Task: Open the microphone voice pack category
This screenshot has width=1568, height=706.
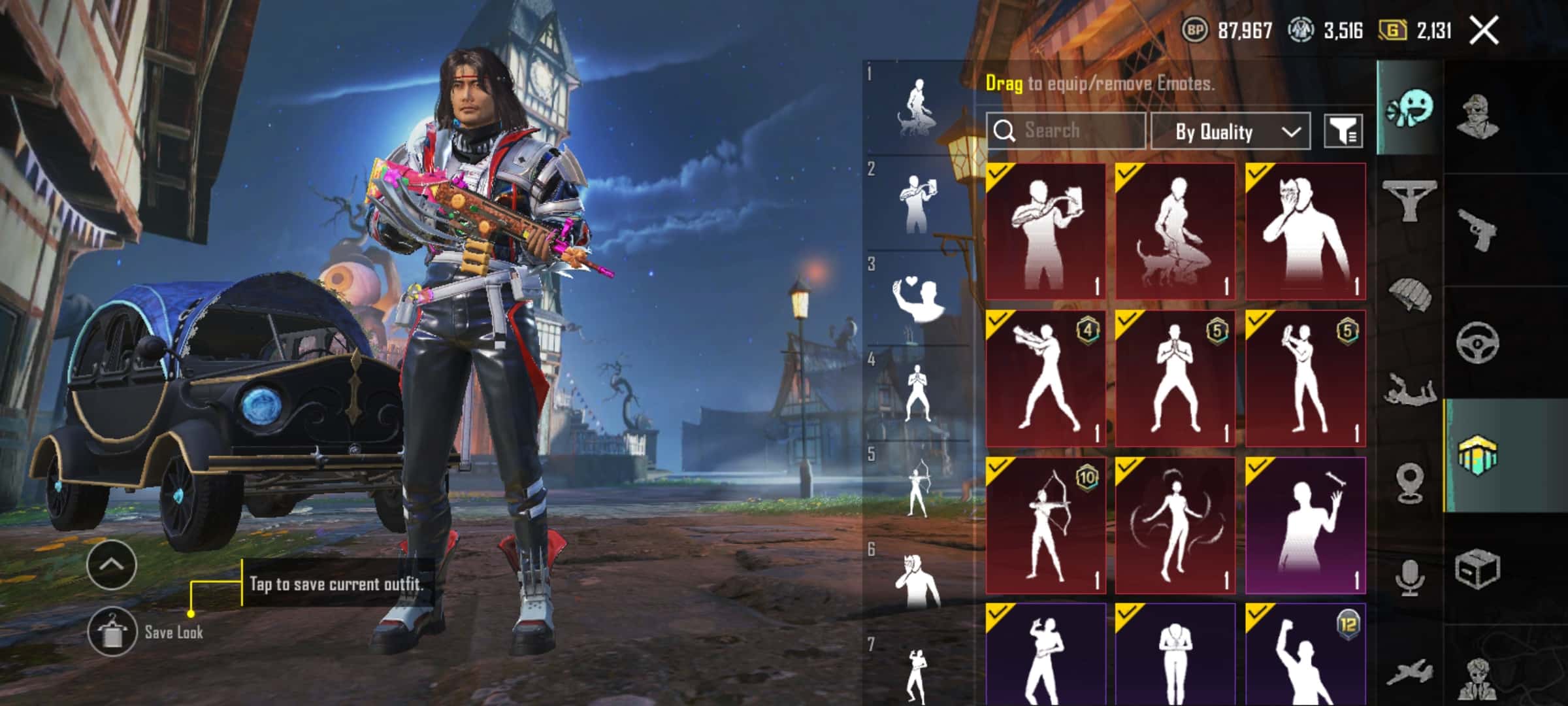Action: pos(1410,577)
